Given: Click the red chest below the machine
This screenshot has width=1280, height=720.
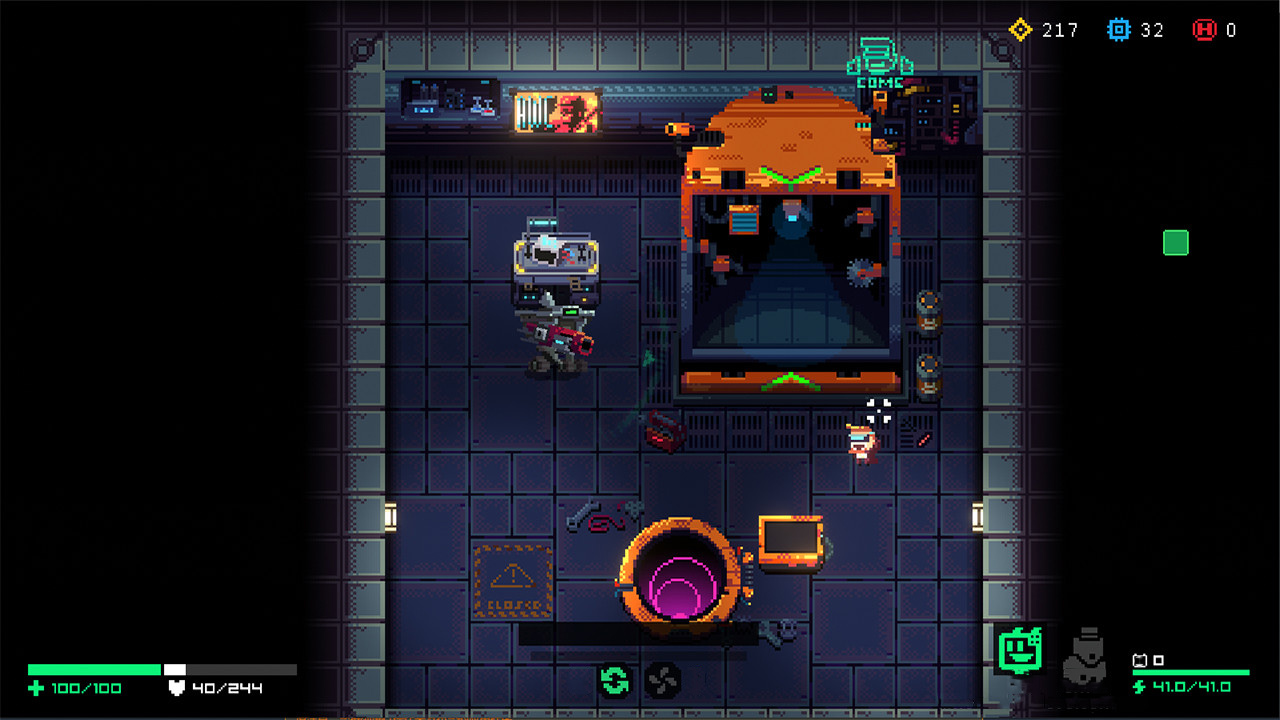Looking at the screenshot, I should click(x=663, y=434).
